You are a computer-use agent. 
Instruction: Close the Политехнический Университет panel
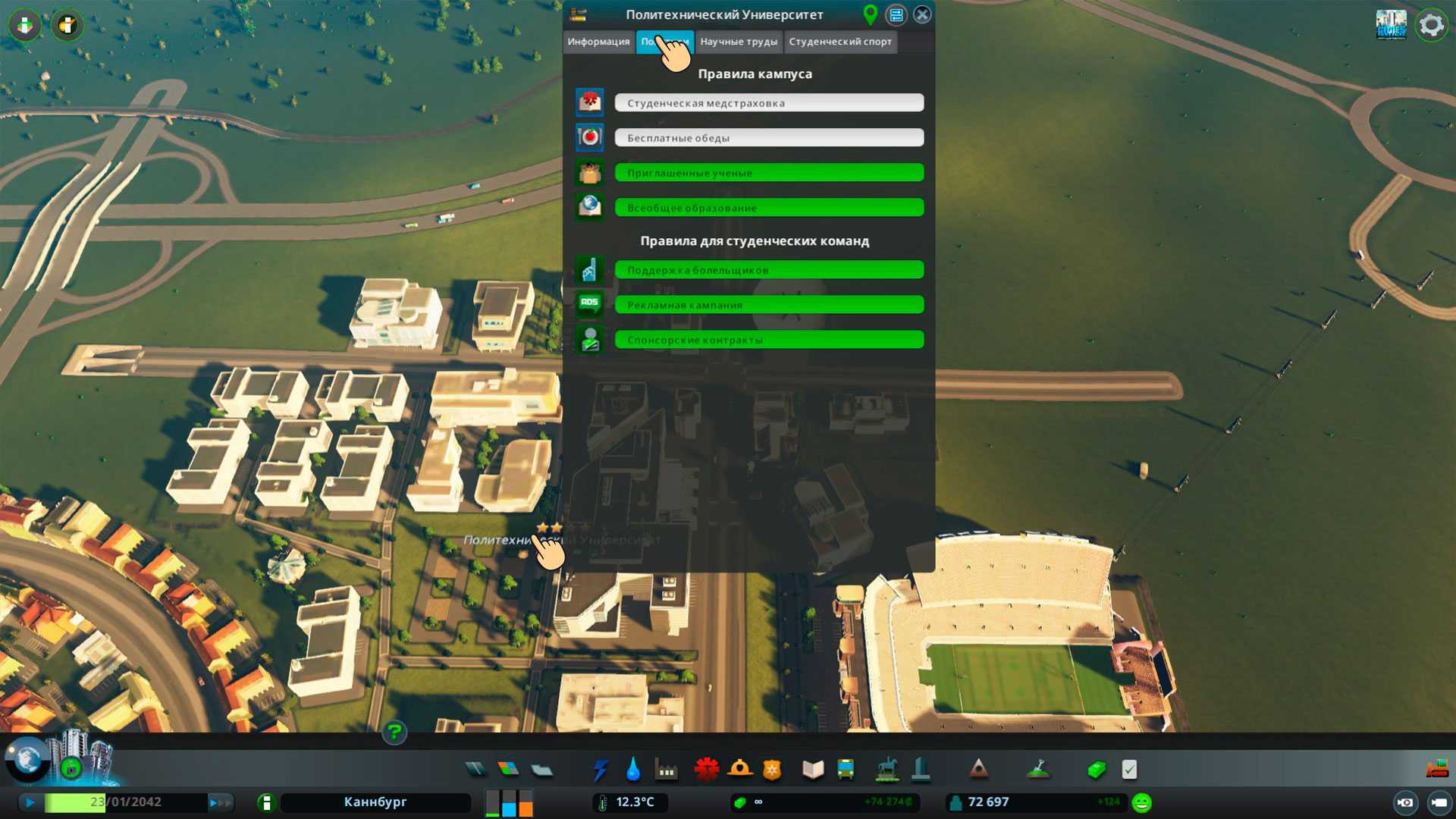coord(922,14)
